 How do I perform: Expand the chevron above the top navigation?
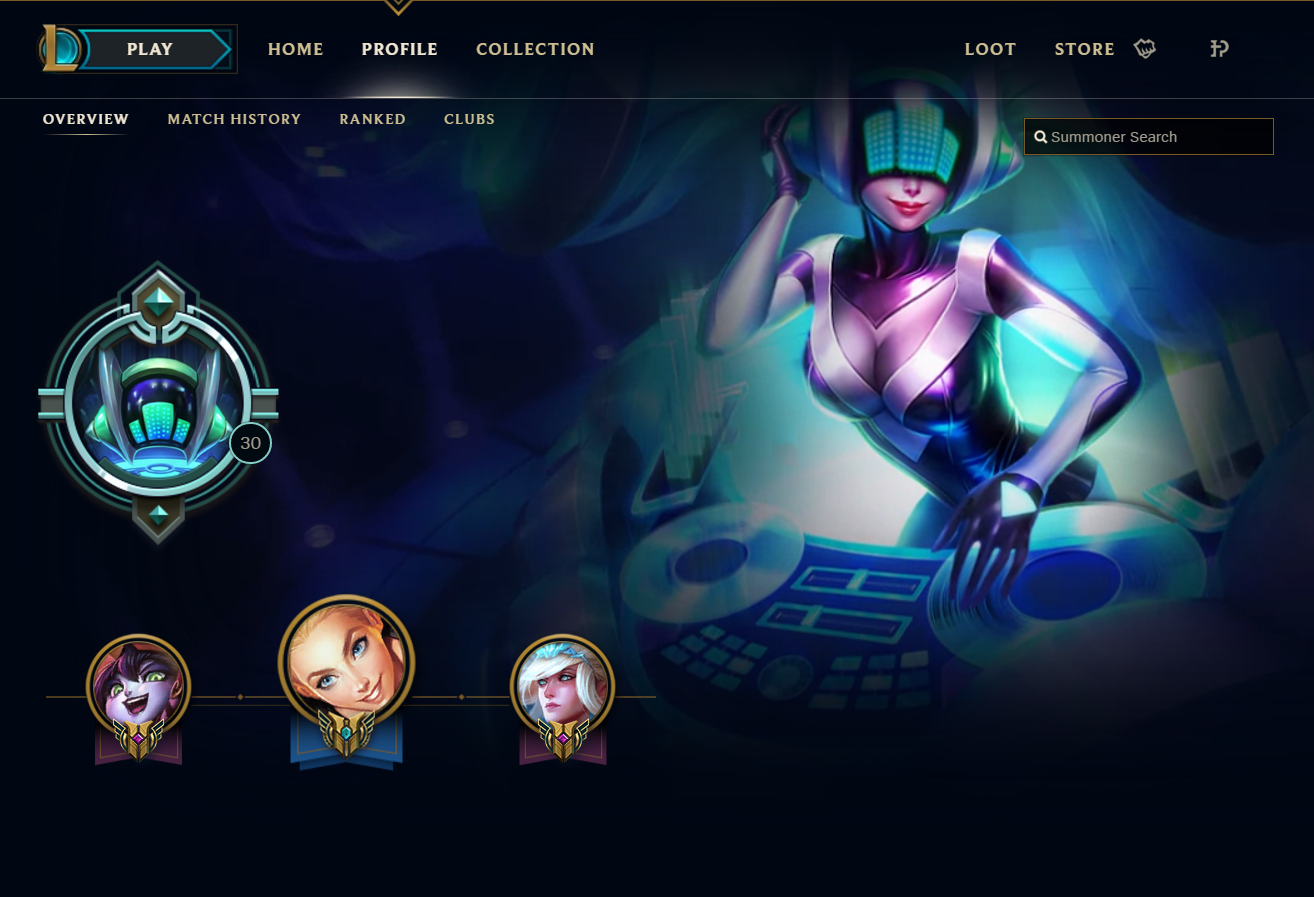(x=397, y=6)
